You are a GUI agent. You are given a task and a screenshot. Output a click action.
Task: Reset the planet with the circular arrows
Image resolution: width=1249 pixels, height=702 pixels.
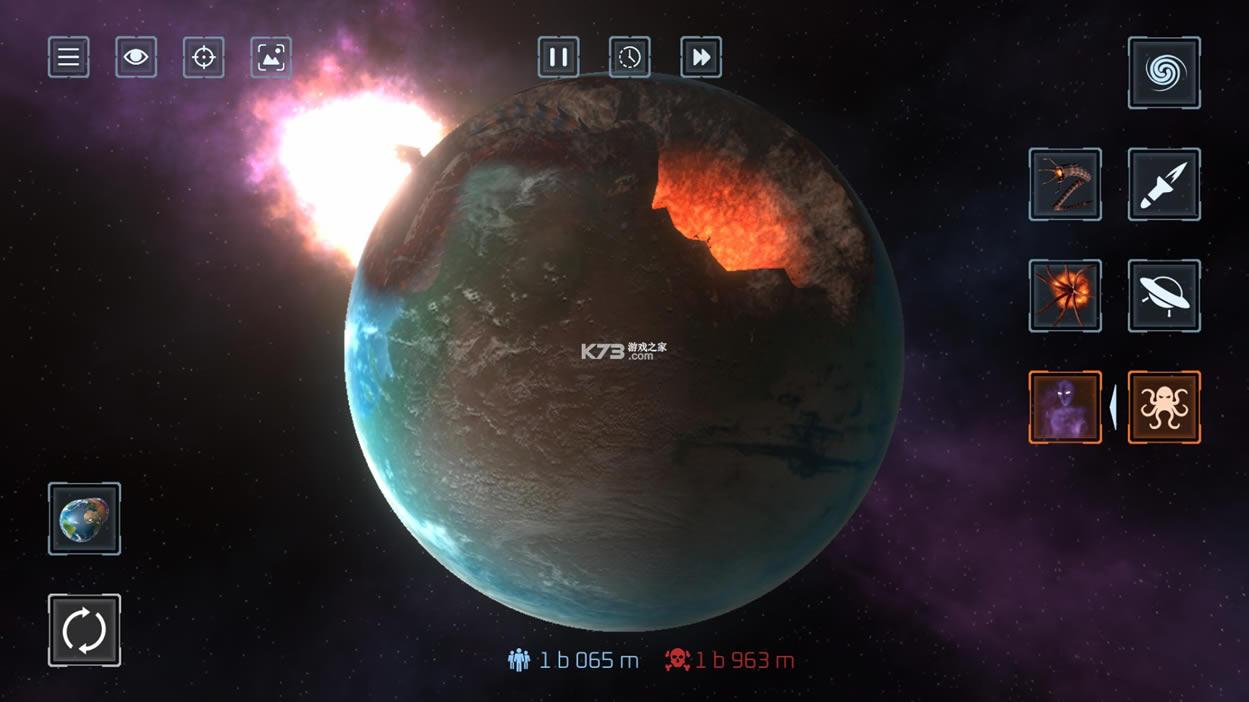pyautogui.click(x=85, y=630)
